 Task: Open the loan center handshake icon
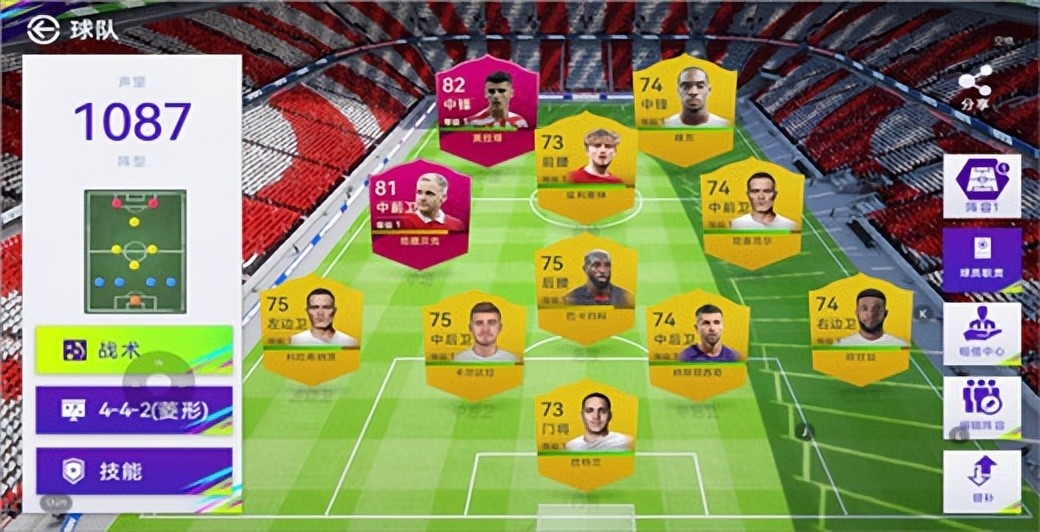[x=982, y=333]
